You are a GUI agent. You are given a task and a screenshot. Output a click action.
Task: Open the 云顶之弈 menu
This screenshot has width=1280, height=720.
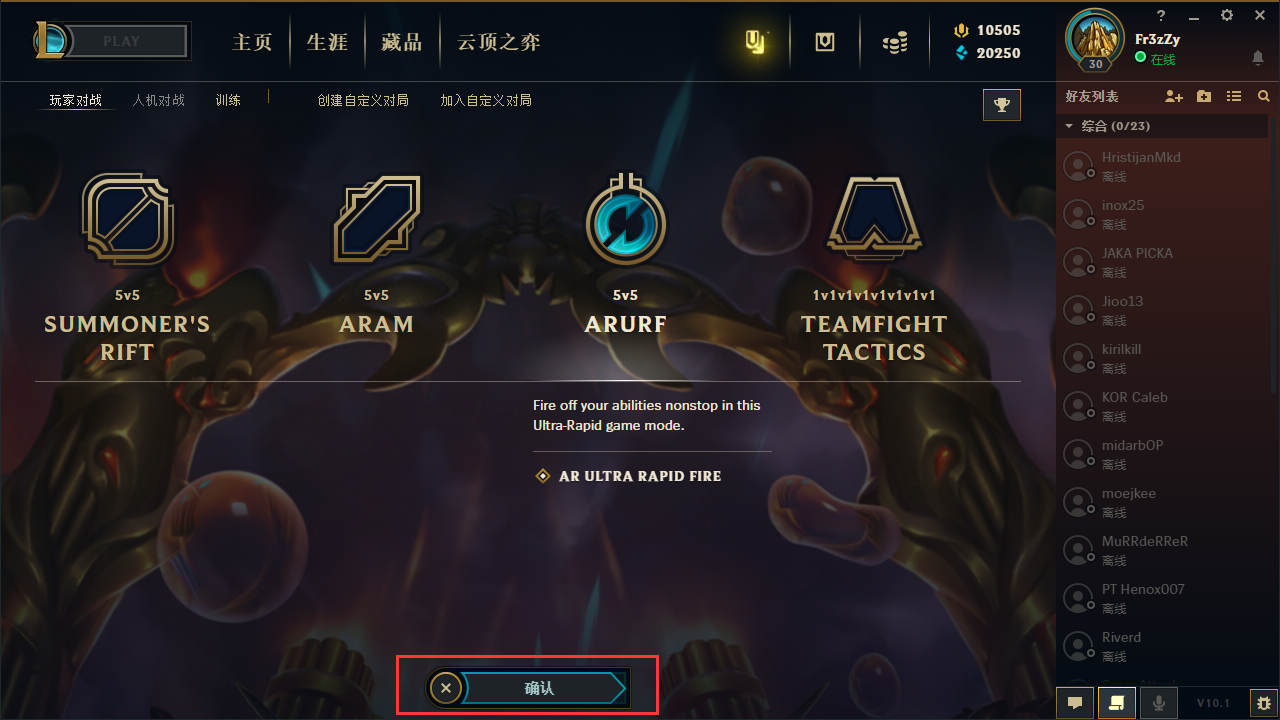click(498, 42)
